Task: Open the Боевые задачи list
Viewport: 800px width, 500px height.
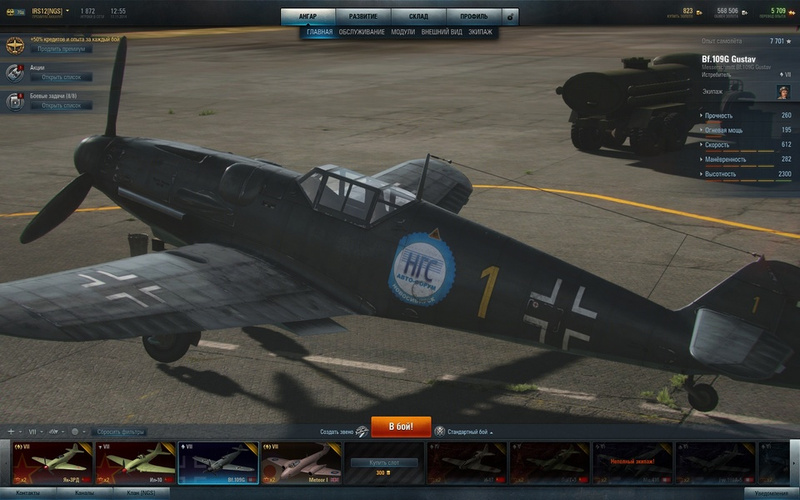Action: 60,105
